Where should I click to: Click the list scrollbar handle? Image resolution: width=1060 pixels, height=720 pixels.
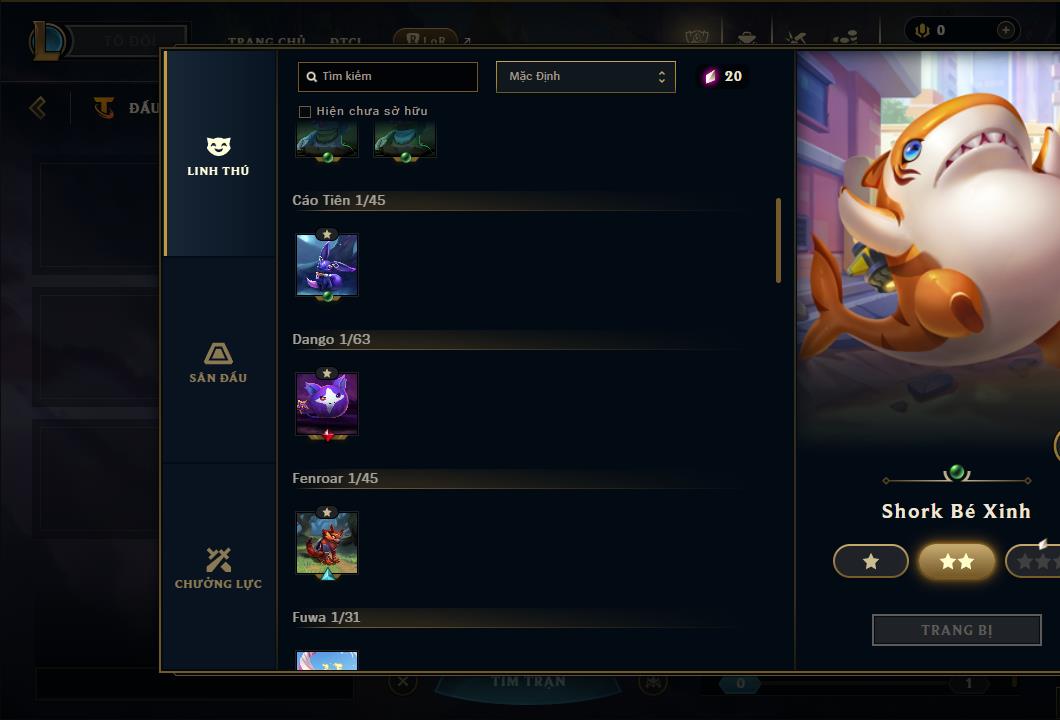(x=778, y=240)
